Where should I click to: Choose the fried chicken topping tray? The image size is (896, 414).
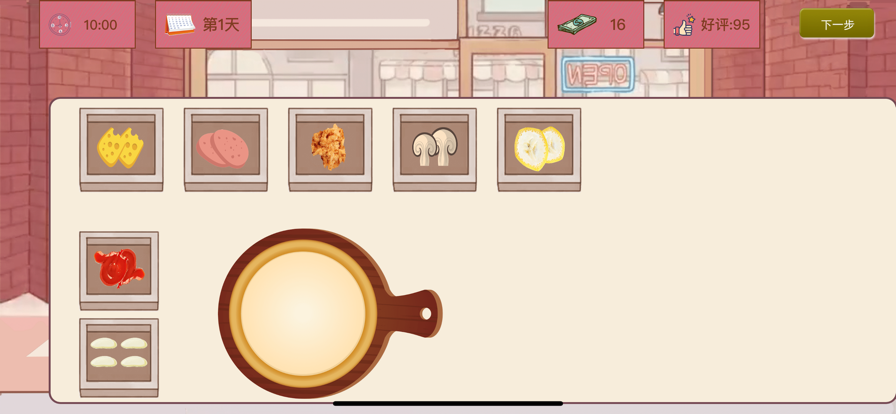tap(330, 148)
